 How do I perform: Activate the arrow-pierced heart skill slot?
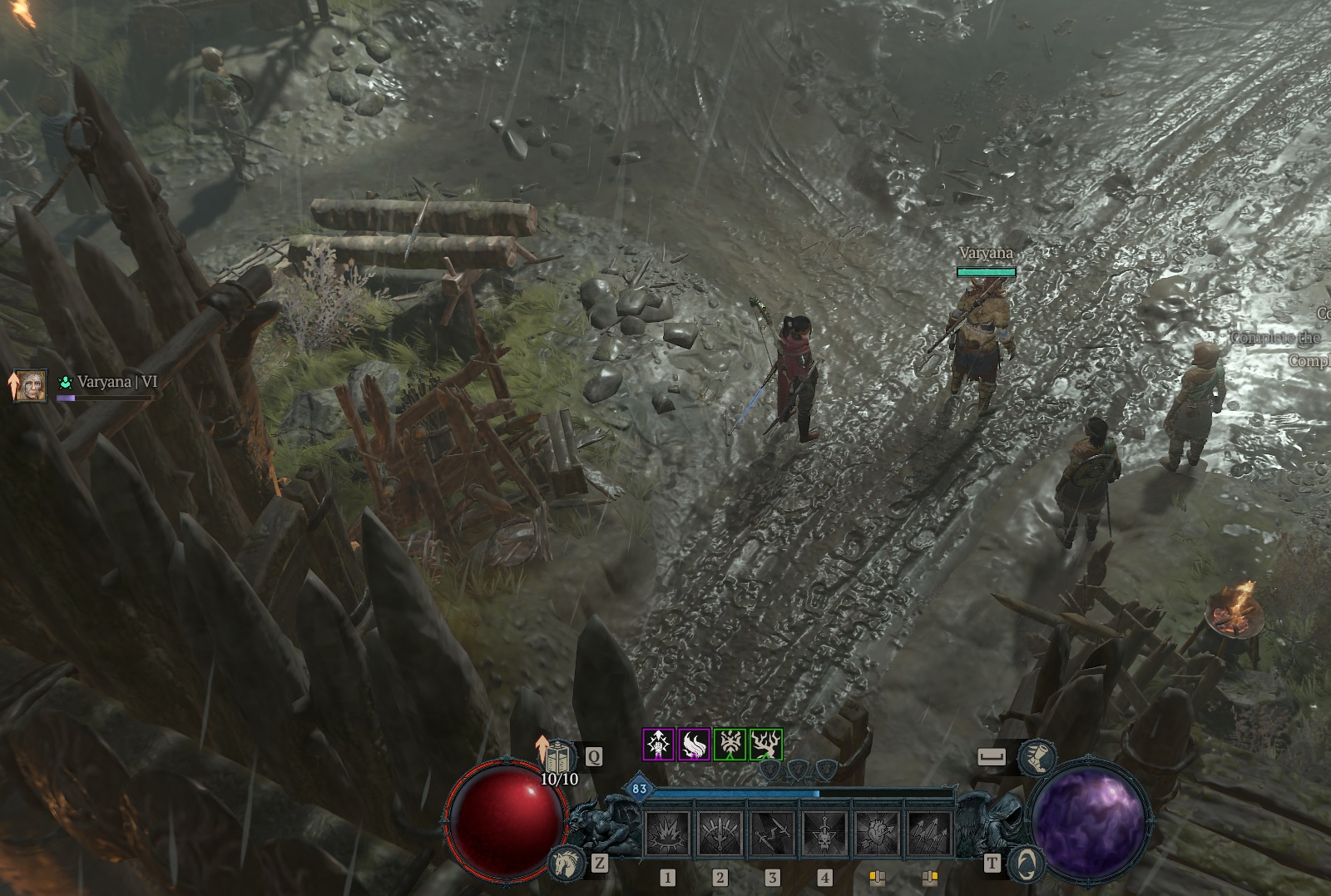[x=877, y=833]
